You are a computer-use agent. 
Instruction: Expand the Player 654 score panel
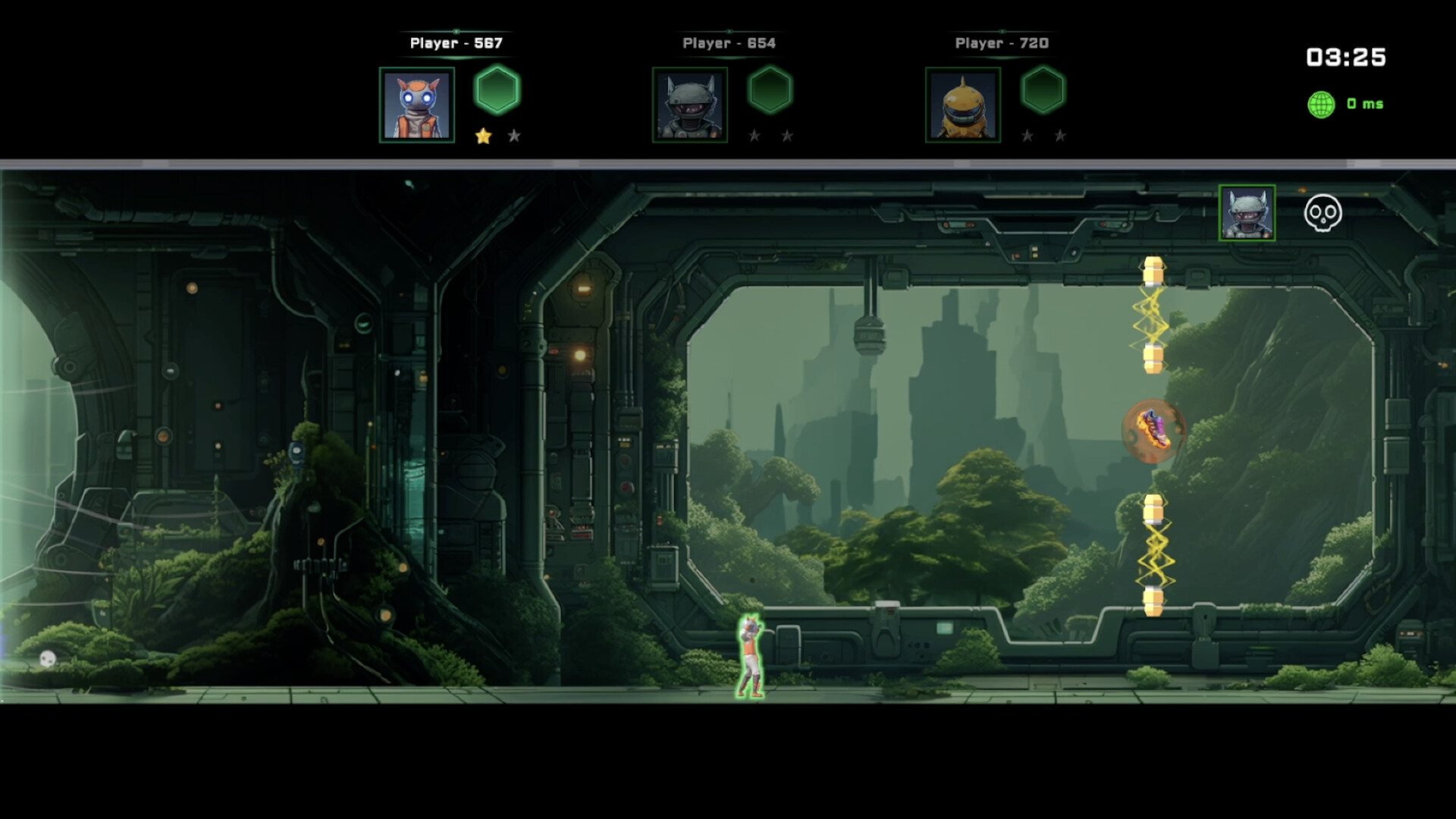(728, 43)
